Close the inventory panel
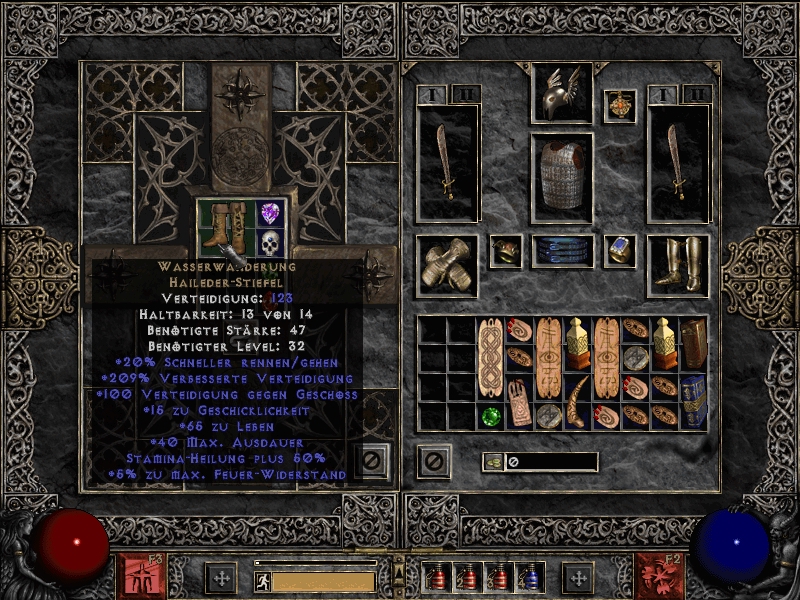Viewport: 800px width, 600px height. point(434,461)
